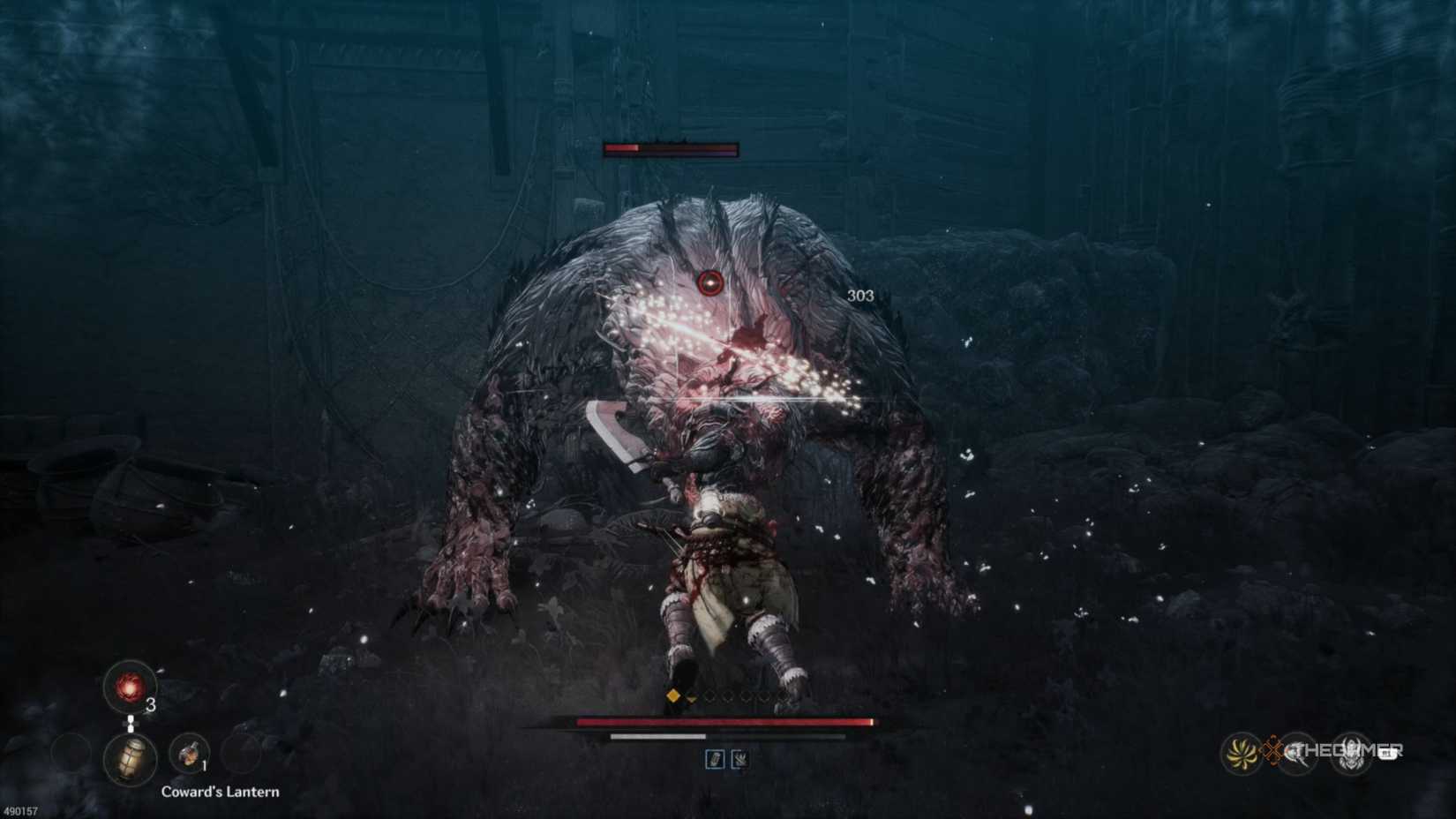The image size is (1456, 819).
Task: Toggle the lock-on reticle on the boss
Action: click(710, 283)
